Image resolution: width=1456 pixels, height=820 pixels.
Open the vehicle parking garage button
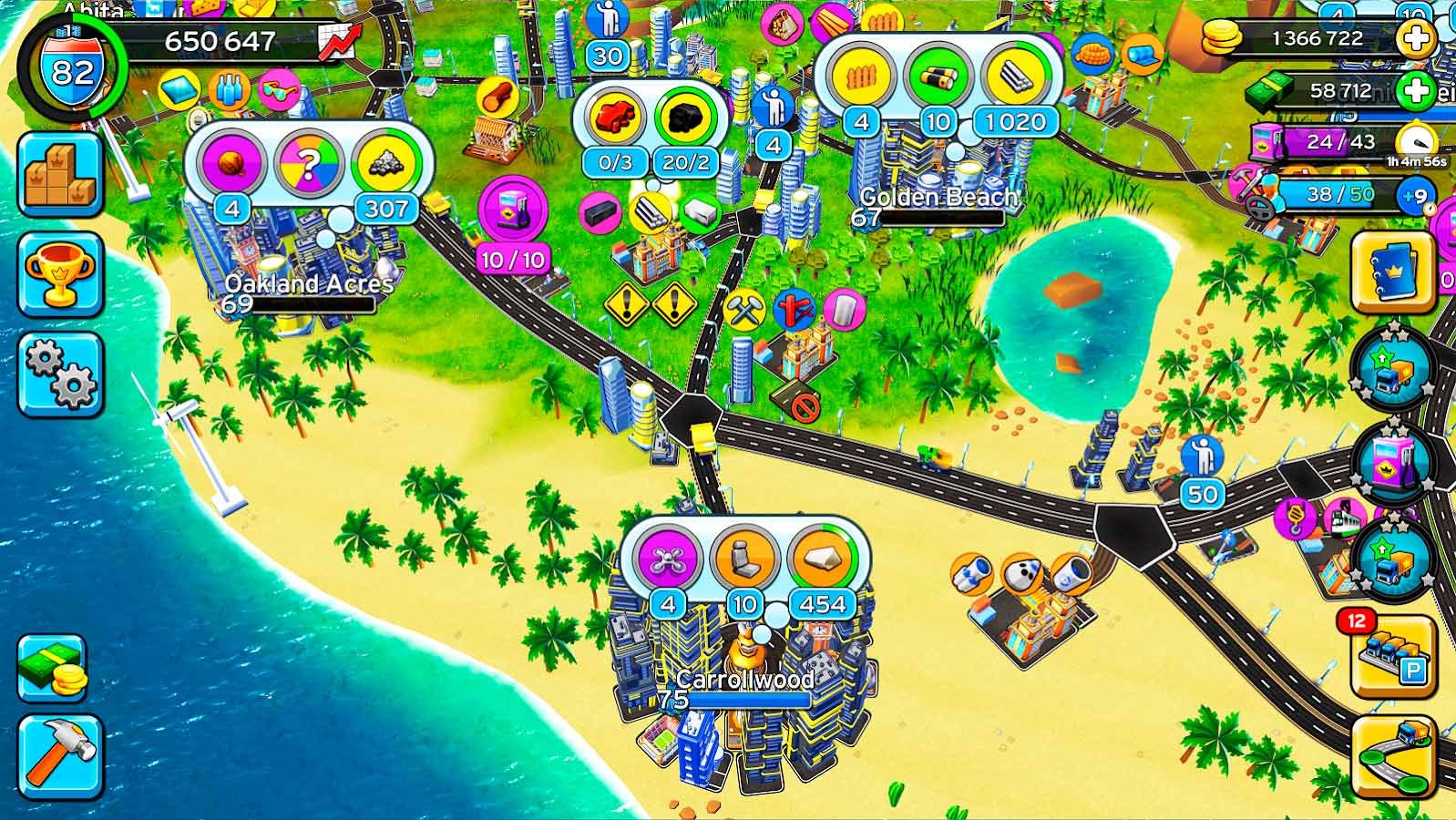pyautogui.click(x=1392, y=656)
